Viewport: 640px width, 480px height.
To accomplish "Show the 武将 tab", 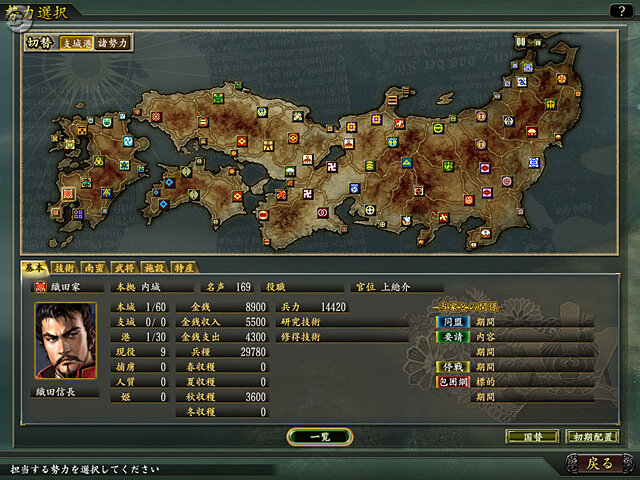I will point(123,268).
